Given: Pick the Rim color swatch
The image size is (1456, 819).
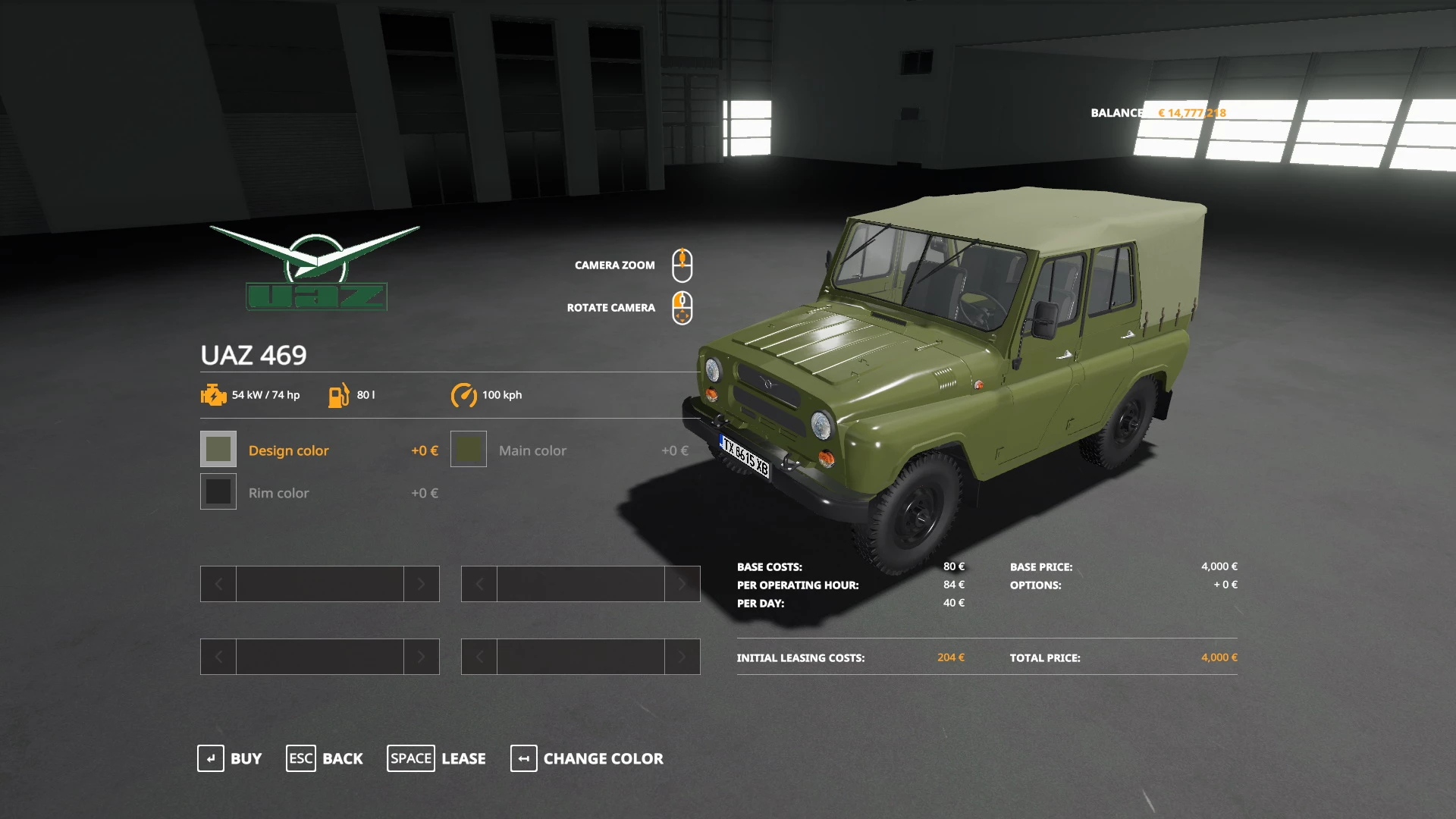Looking at the screenshot, I should 218,491.
